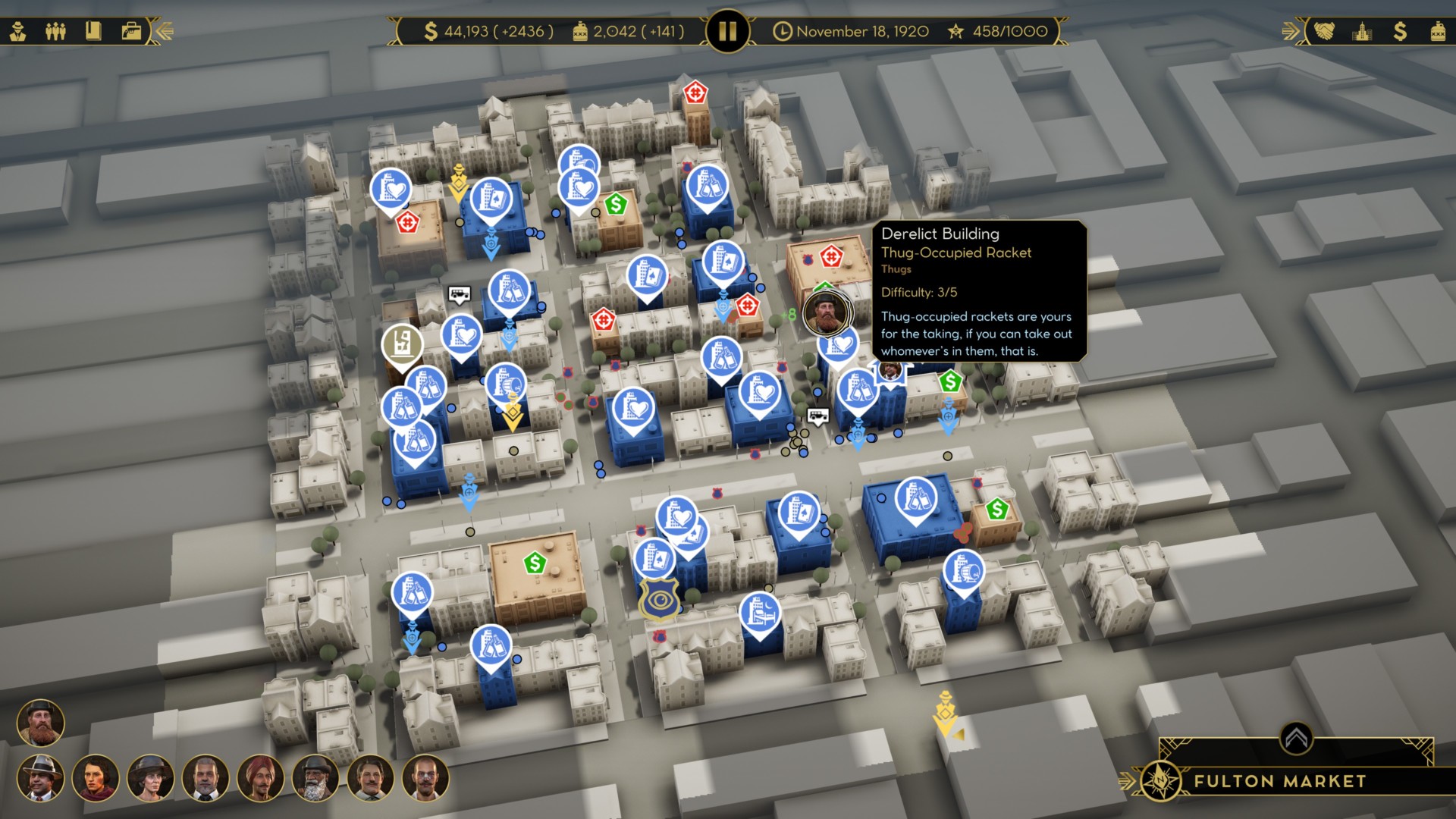This screenshot has width=1456, height=819.
Task: Select the white-bearded man in bowler hat
Action: pos(315,778)
